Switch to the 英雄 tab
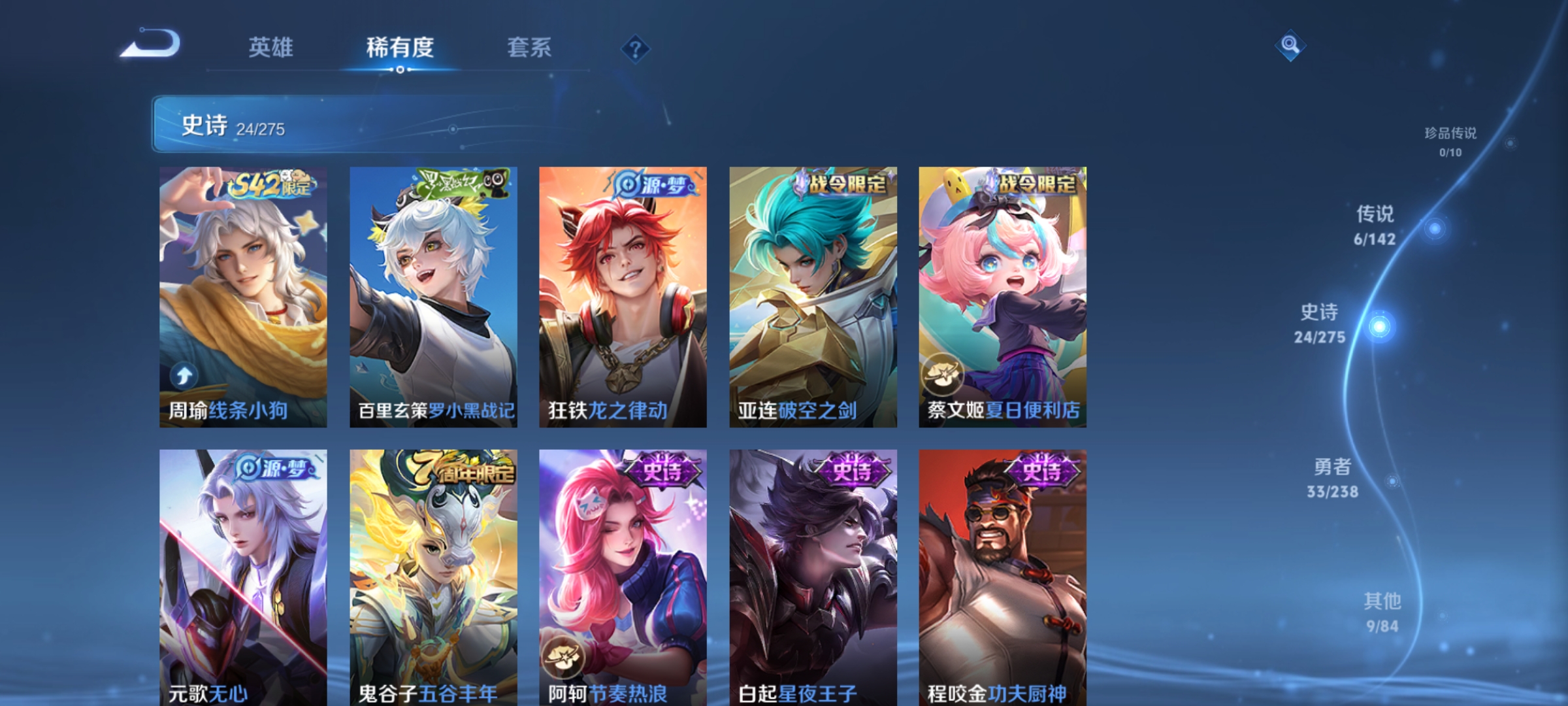This screenshot has height=706, width=1568. [x=272, y=48]
